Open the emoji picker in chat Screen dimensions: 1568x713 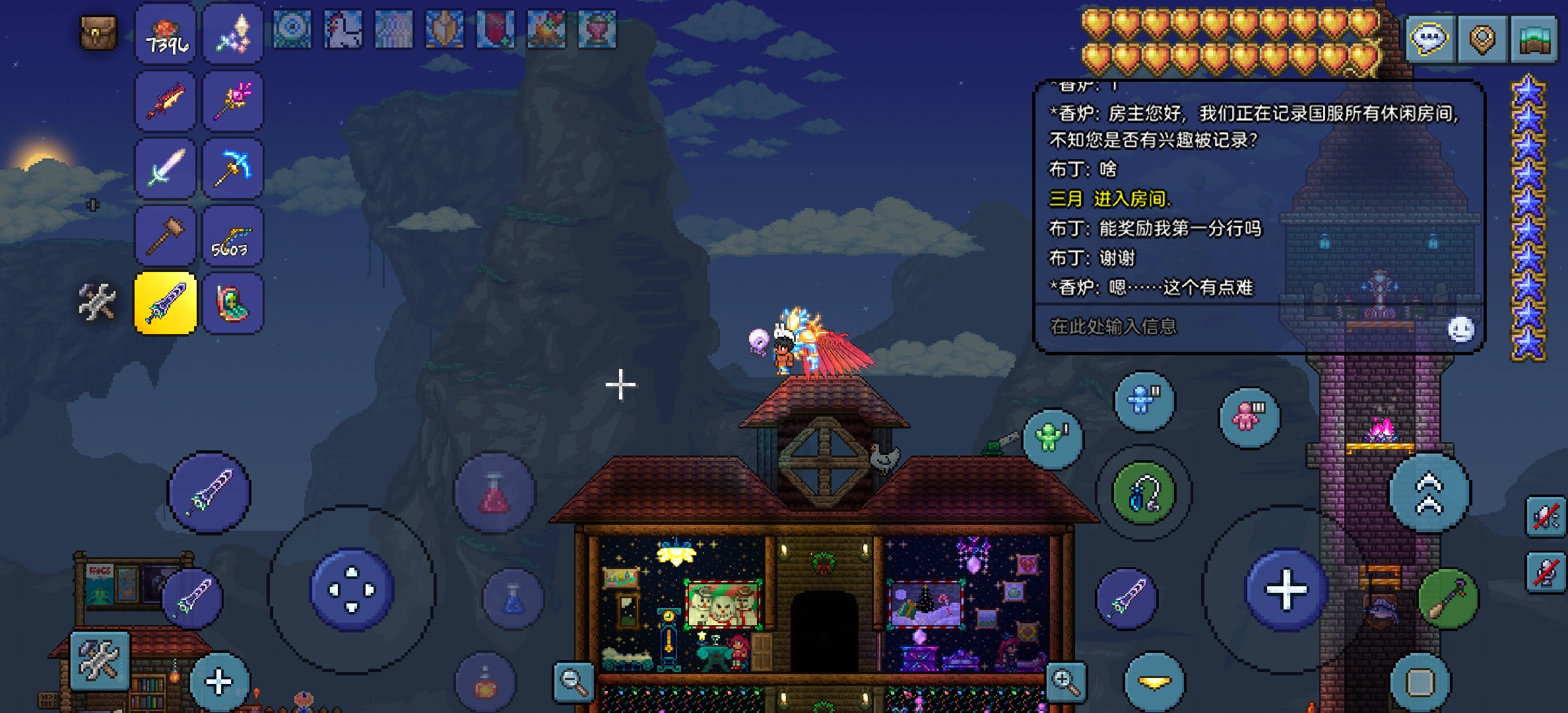click(x=1460, y=328)
